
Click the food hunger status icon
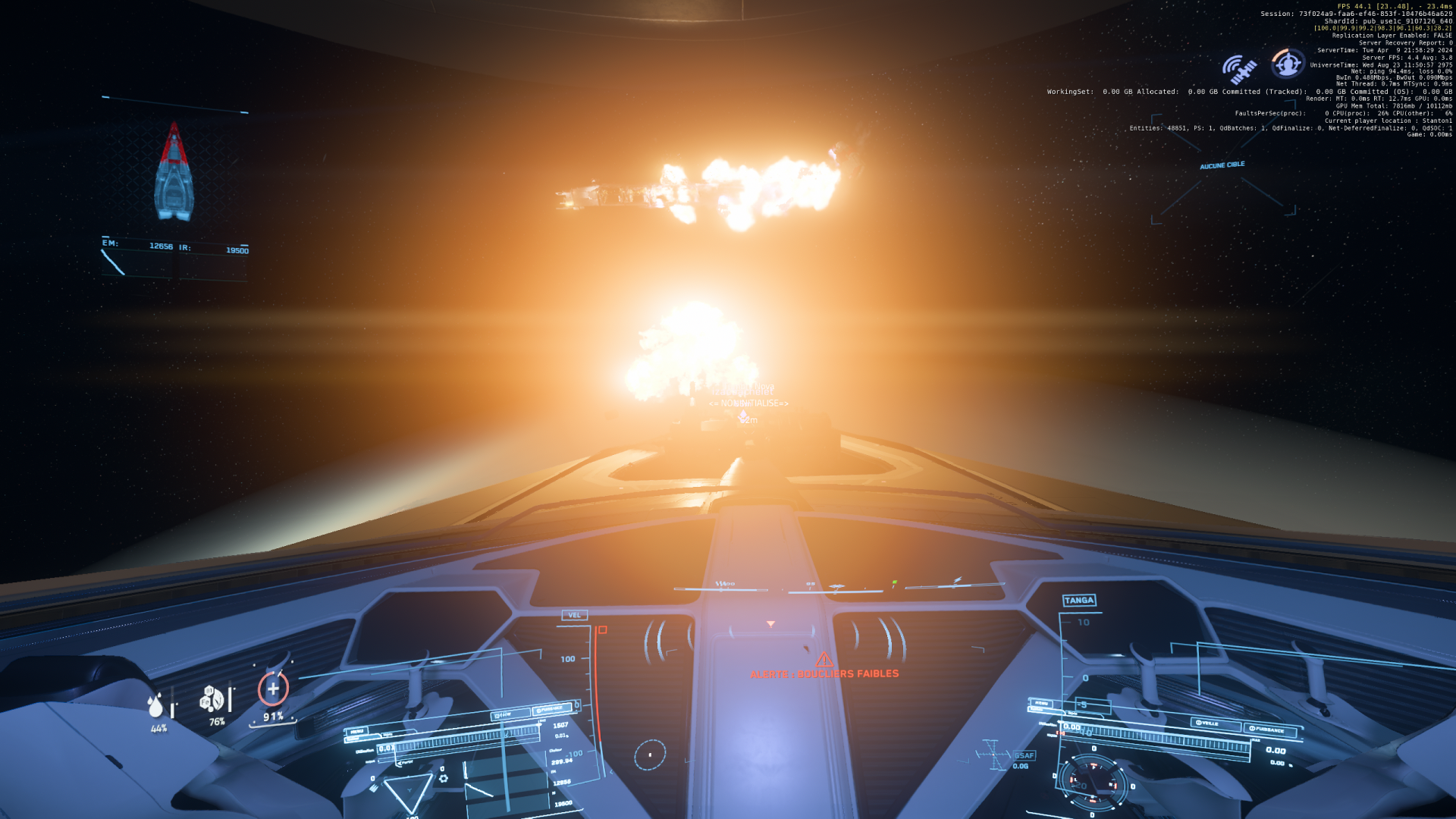(212, 698)
